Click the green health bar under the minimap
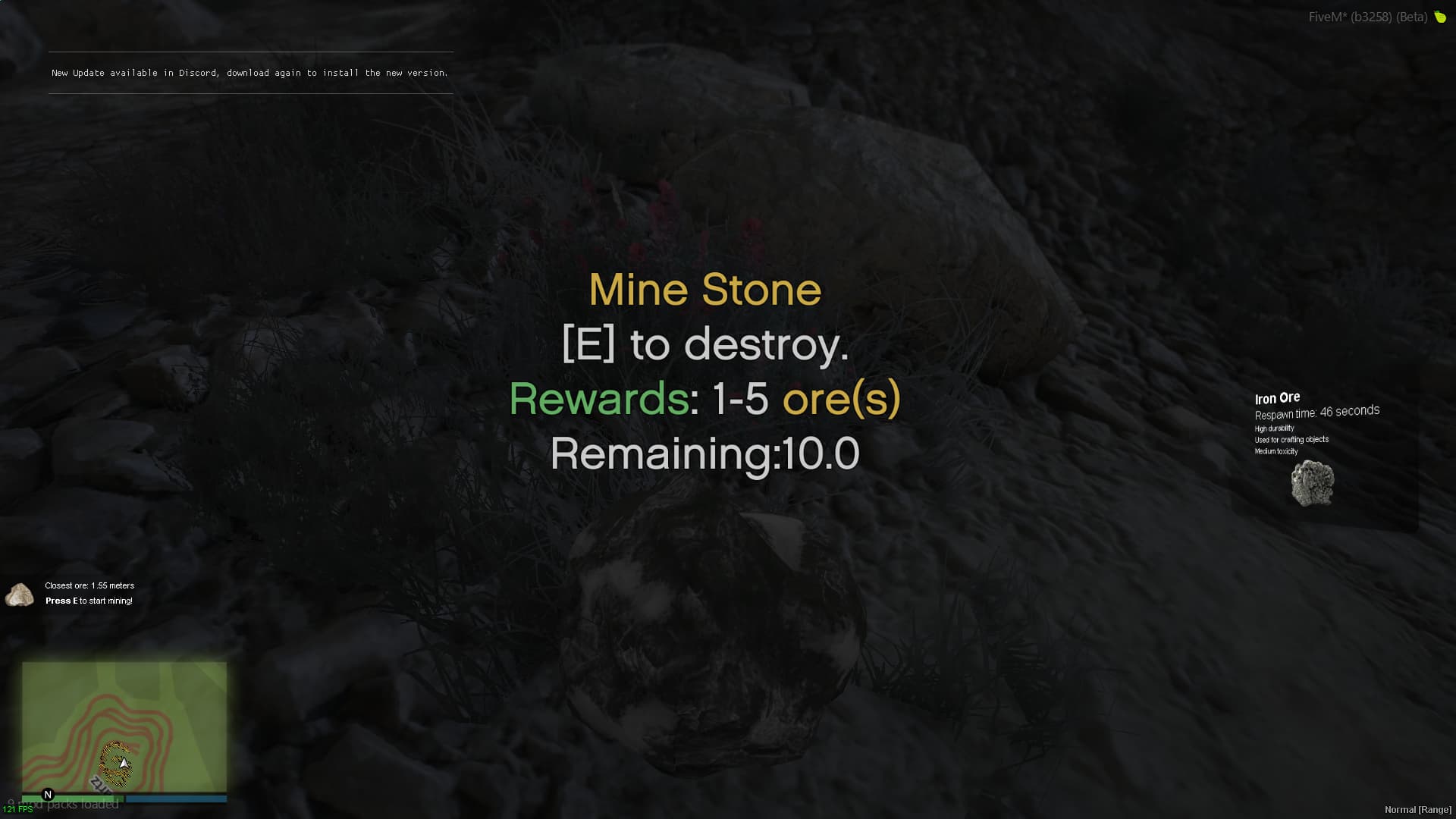This screenshot has width=1456, height=819. 76,799
